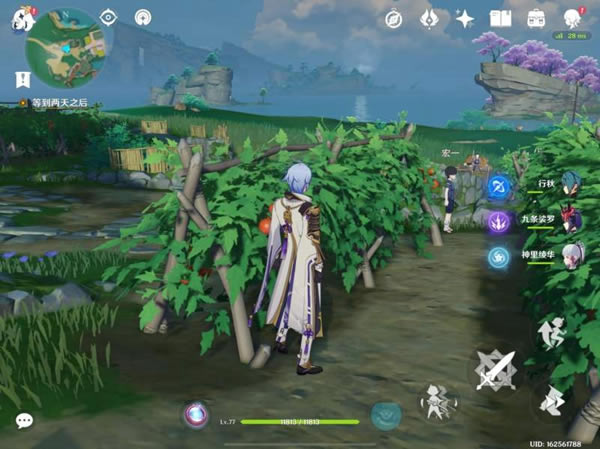Screen dimensions: 600x449
Task: Open the Wish four-pointed star icon
Action: [x=465, y=18]
